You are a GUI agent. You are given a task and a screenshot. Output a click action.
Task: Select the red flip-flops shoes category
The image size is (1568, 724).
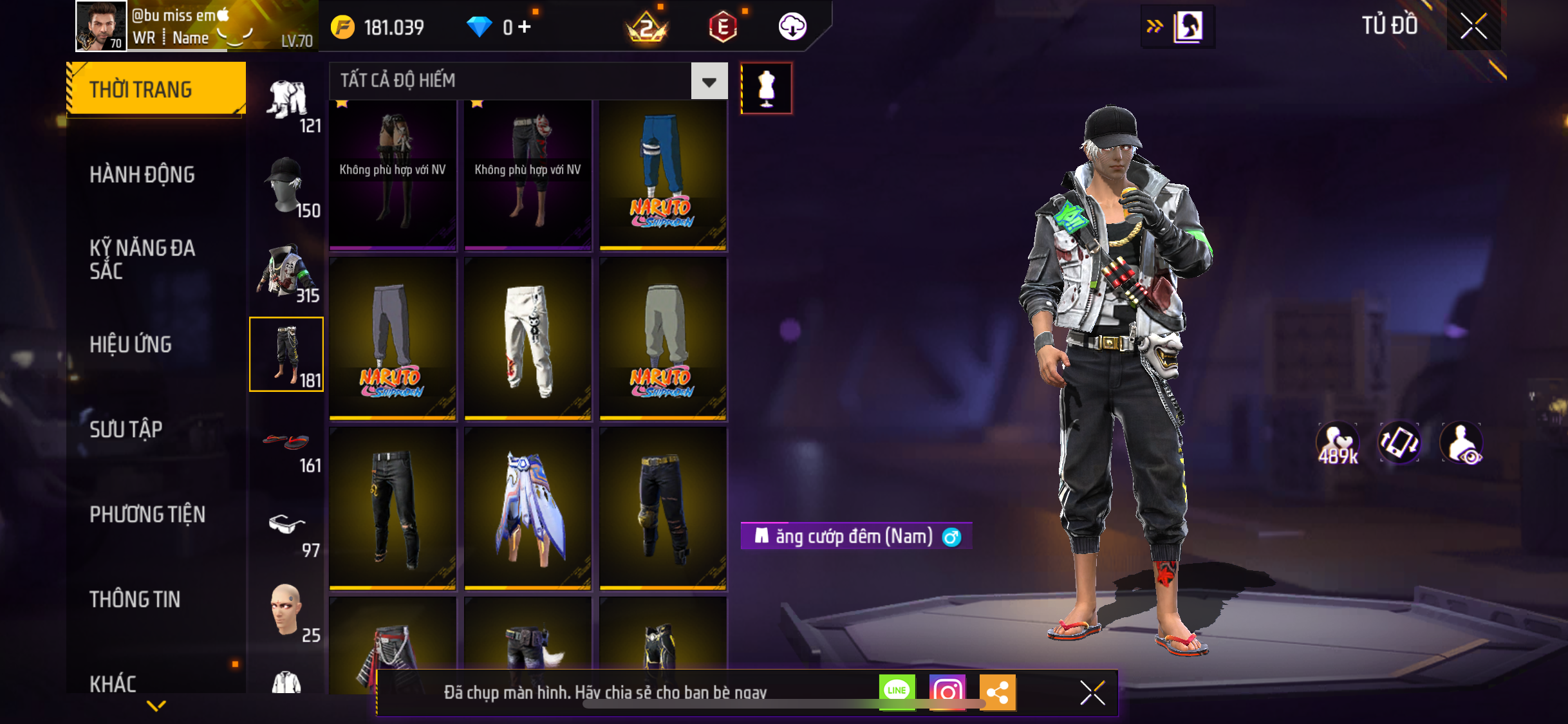[x=286, y=443]
